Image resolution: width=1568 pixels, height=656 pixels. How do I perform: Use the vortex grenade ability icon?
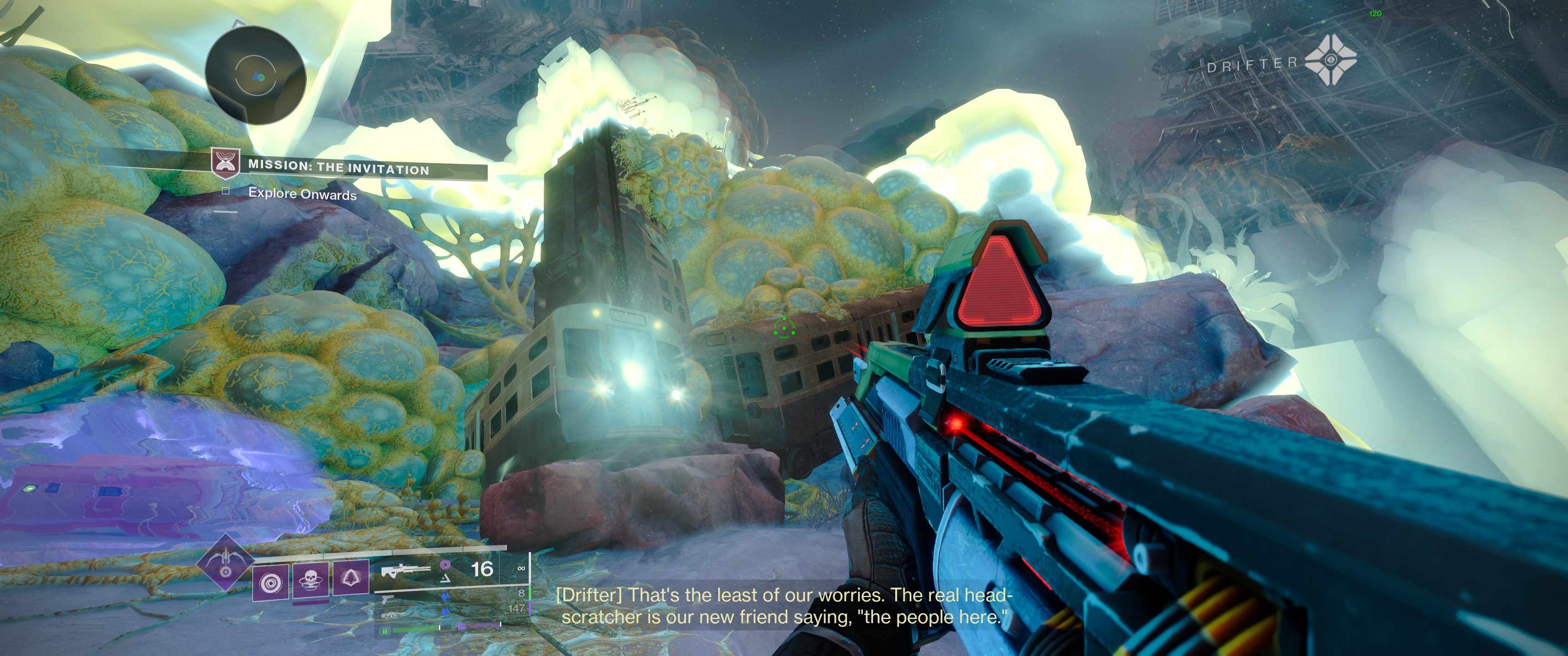click(x=270, y=582)
